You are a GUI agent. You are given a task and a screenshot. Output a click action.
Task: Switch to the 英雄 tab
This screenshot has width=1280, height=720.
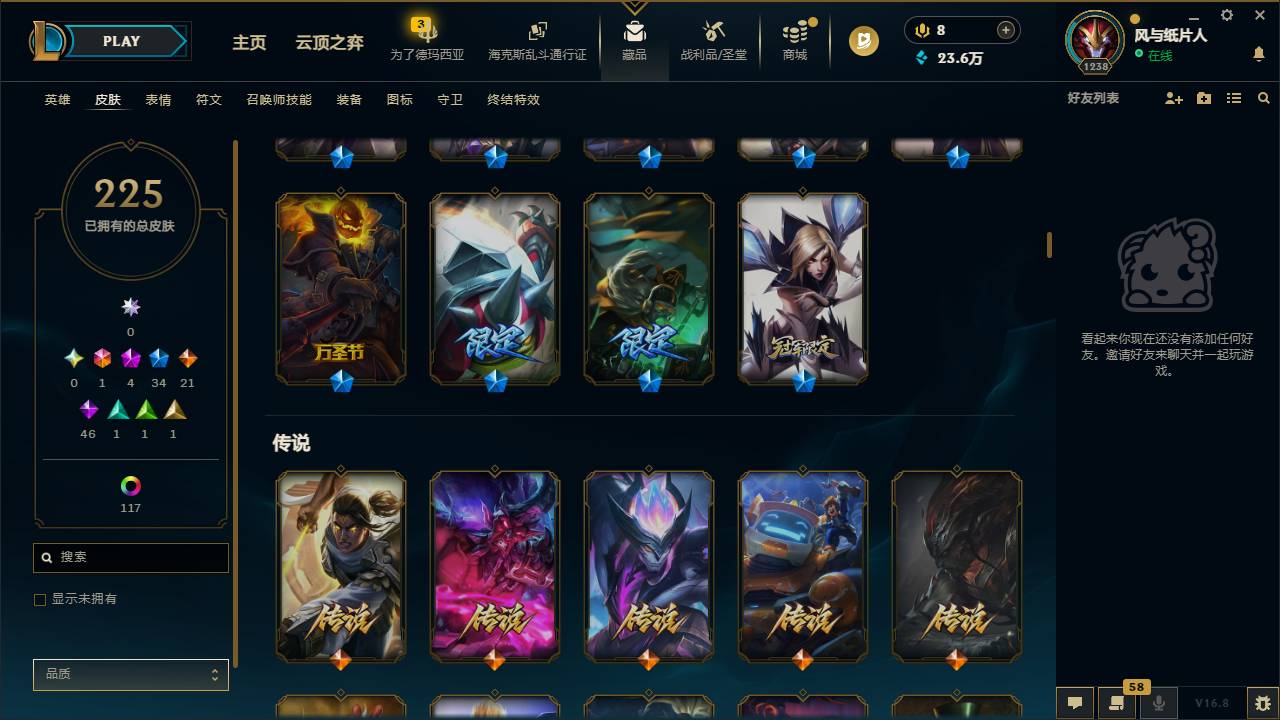click(56, 100)
